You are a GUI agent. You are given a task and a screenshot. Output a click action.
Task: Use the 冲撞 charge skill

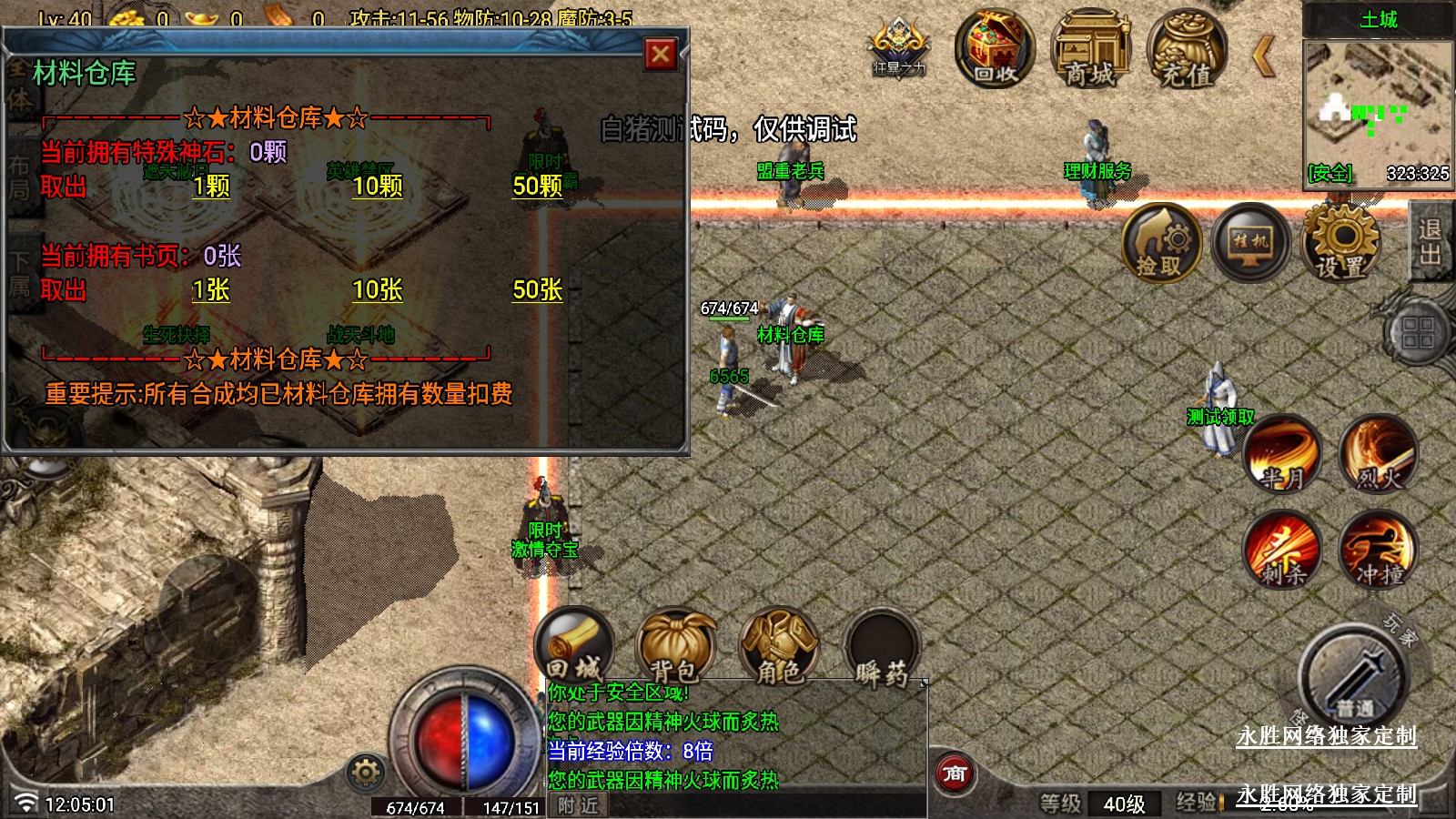coord(1379,550)
